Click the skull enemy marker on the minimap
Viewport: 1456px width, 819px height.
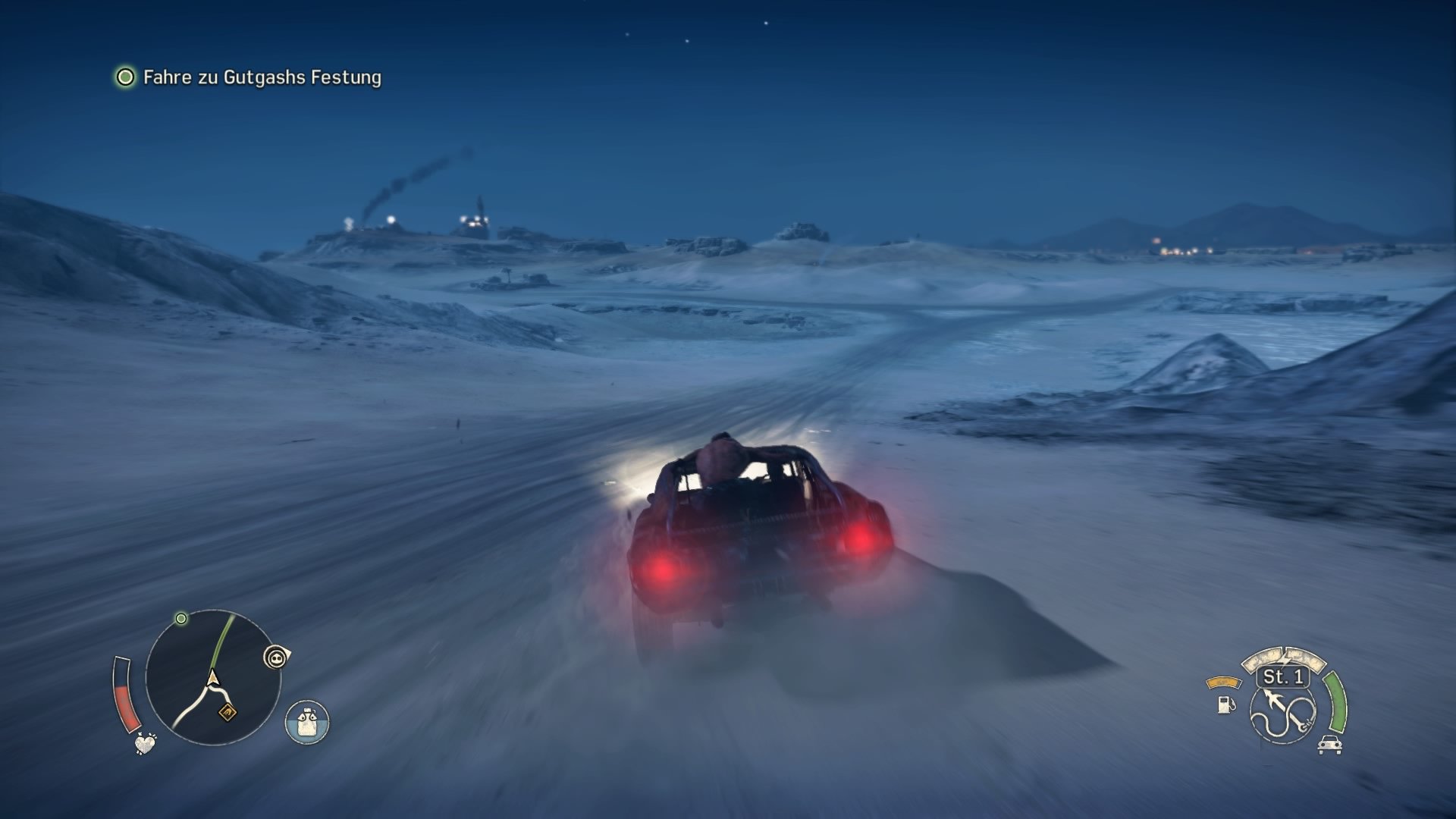tap(275, 657)
